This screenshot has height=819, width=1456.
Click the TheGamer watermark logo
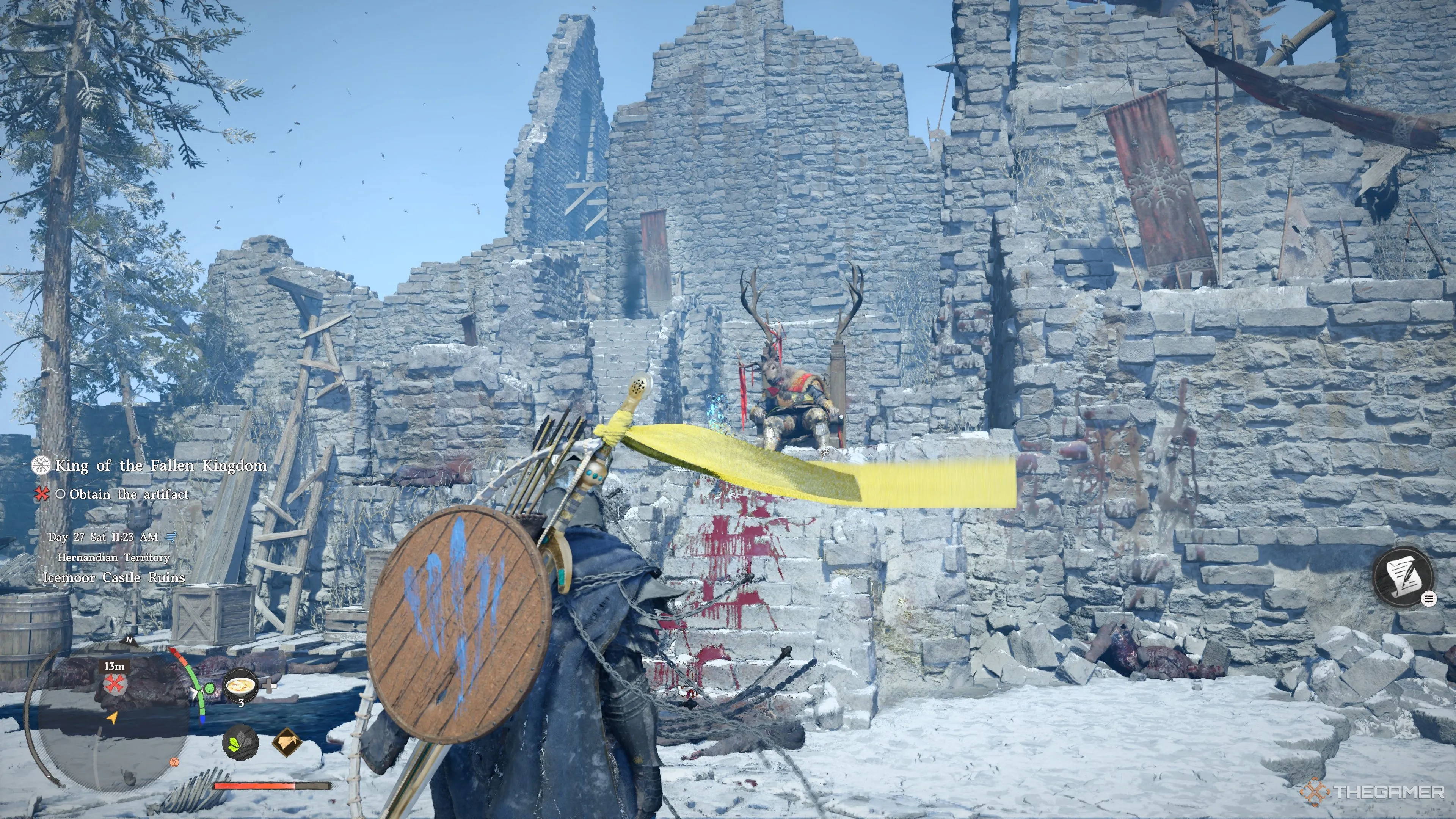(x=1373, y=792)
